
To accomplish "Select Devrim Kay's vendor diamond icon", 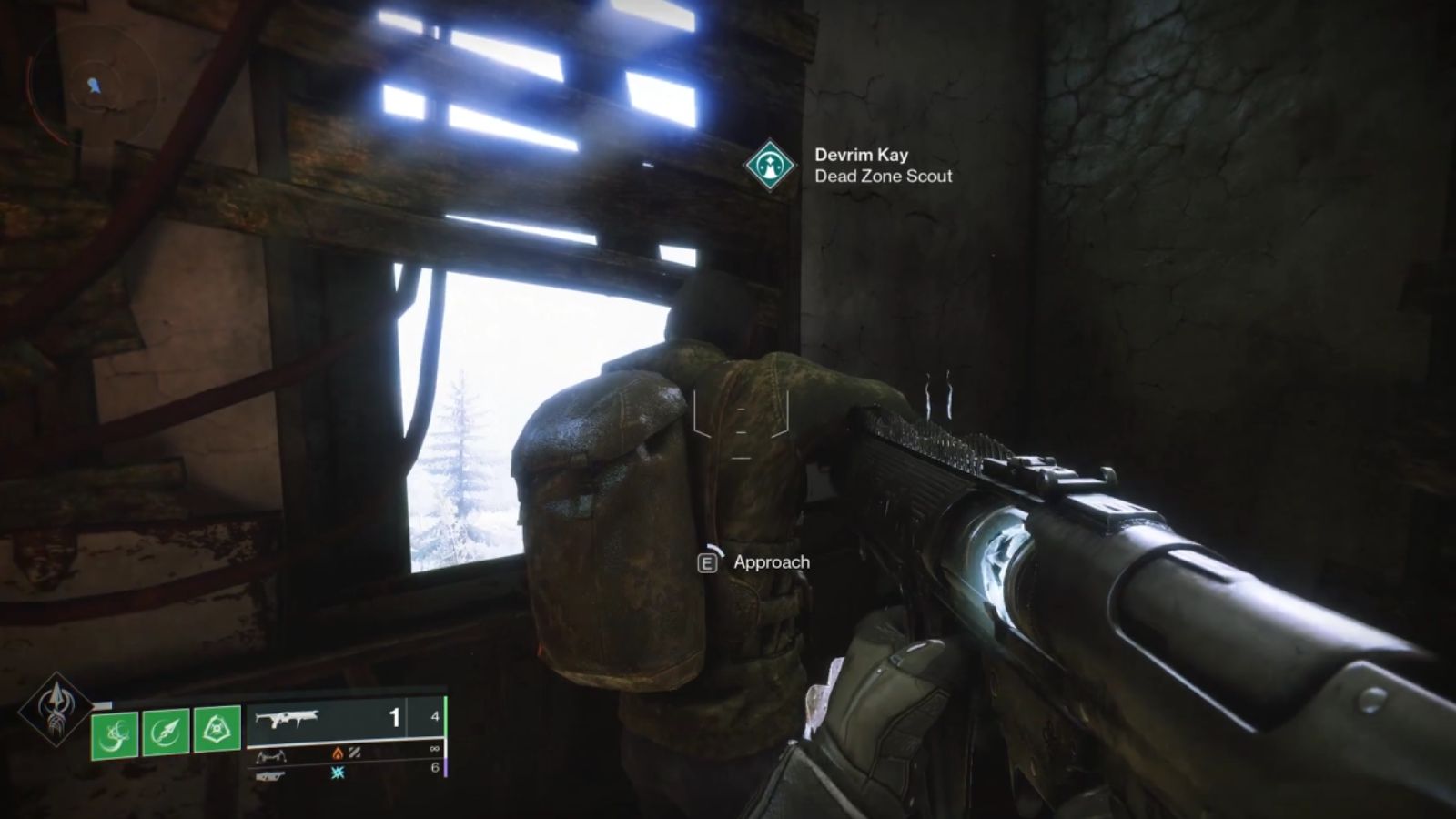I will (x=770, y=166).
